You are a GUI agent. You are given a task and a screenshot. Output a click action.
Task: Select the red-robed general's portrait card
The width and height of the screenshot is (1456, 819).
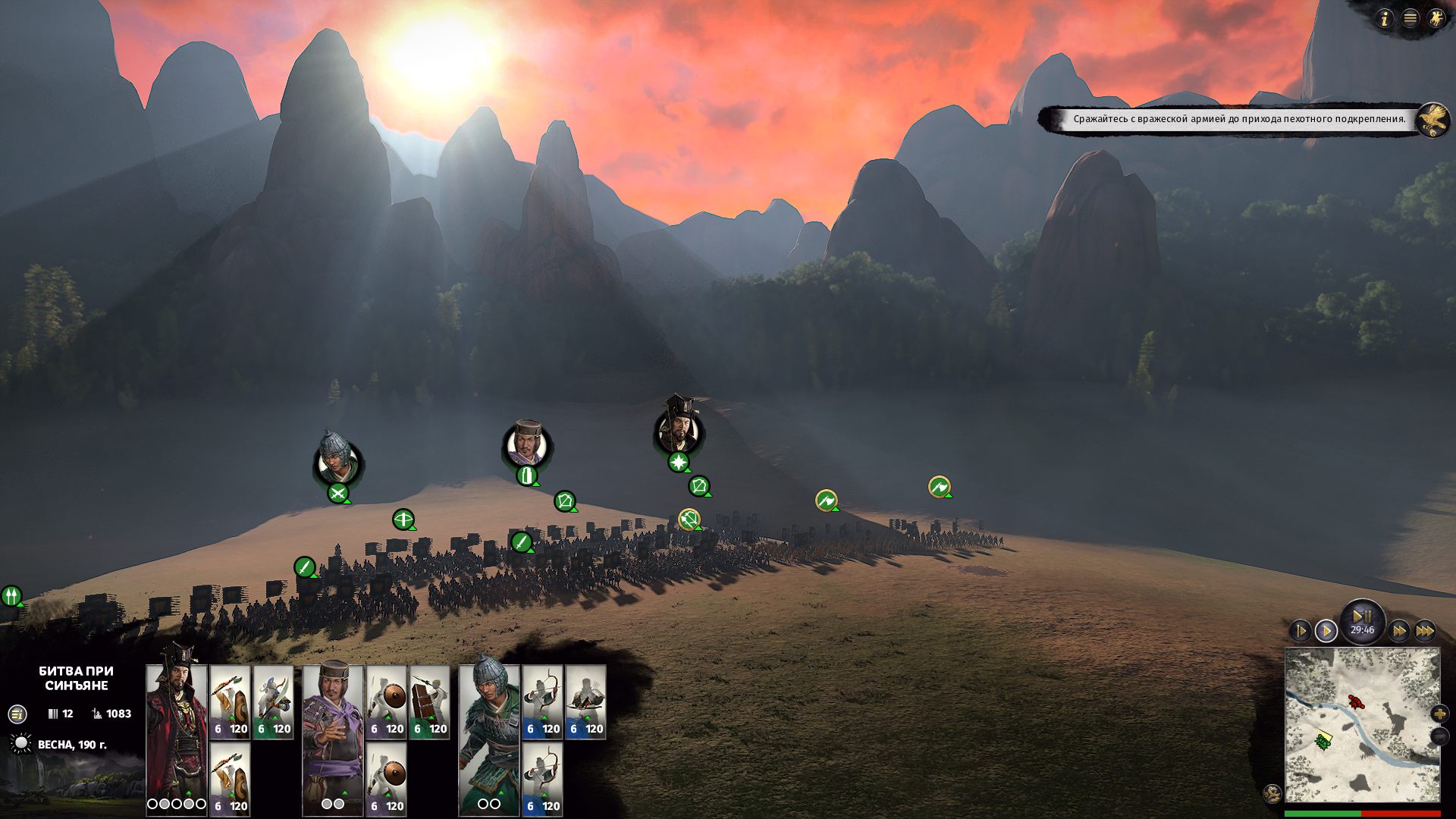click(x=177, y=732)
